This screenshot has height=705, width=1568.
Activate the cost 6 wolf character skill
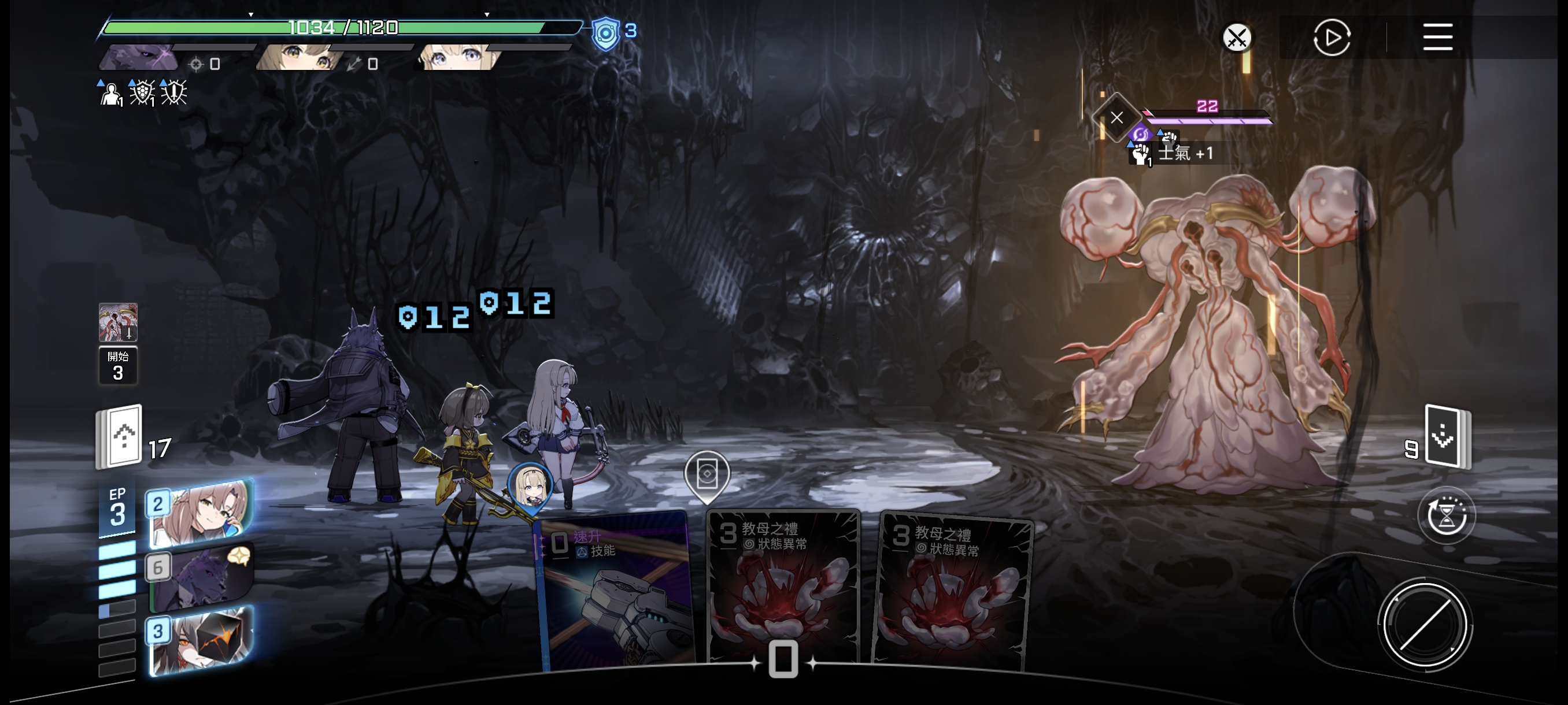coord(201,577)
